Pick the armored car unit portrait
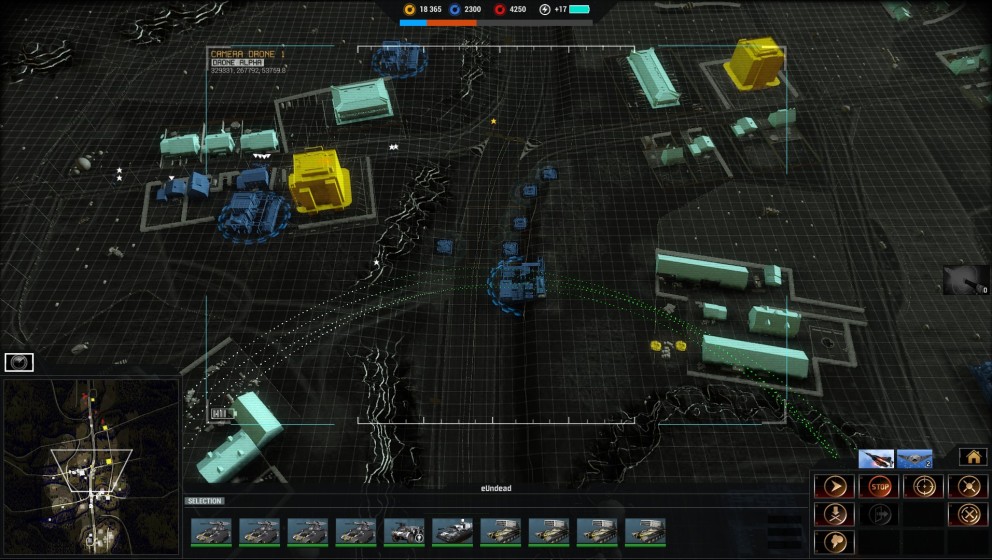Screen dimensions: 992x560 point(404,531)
